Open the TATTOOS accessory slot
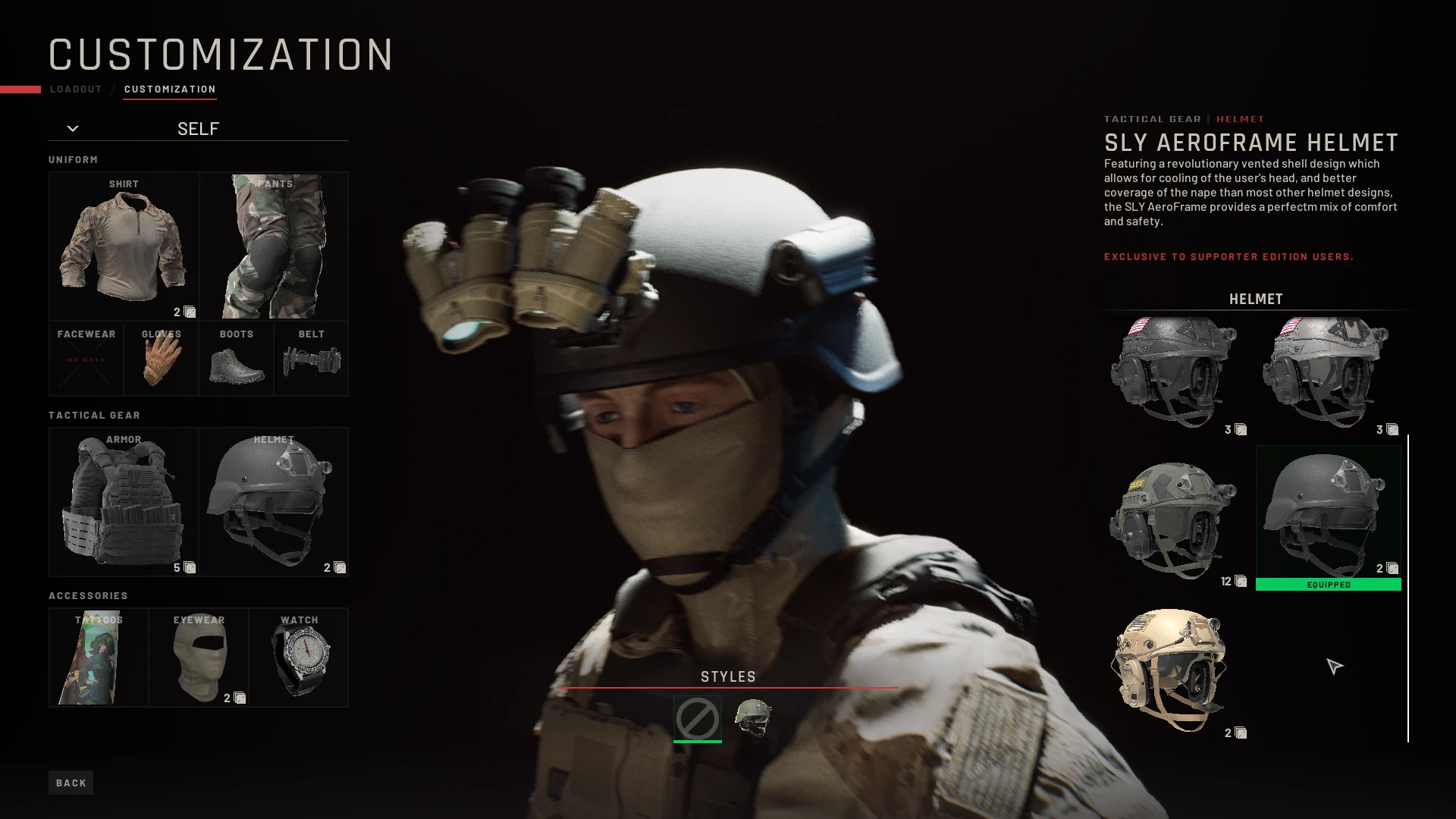Screen dimensions: 1456x819 [x=98, y=657]
